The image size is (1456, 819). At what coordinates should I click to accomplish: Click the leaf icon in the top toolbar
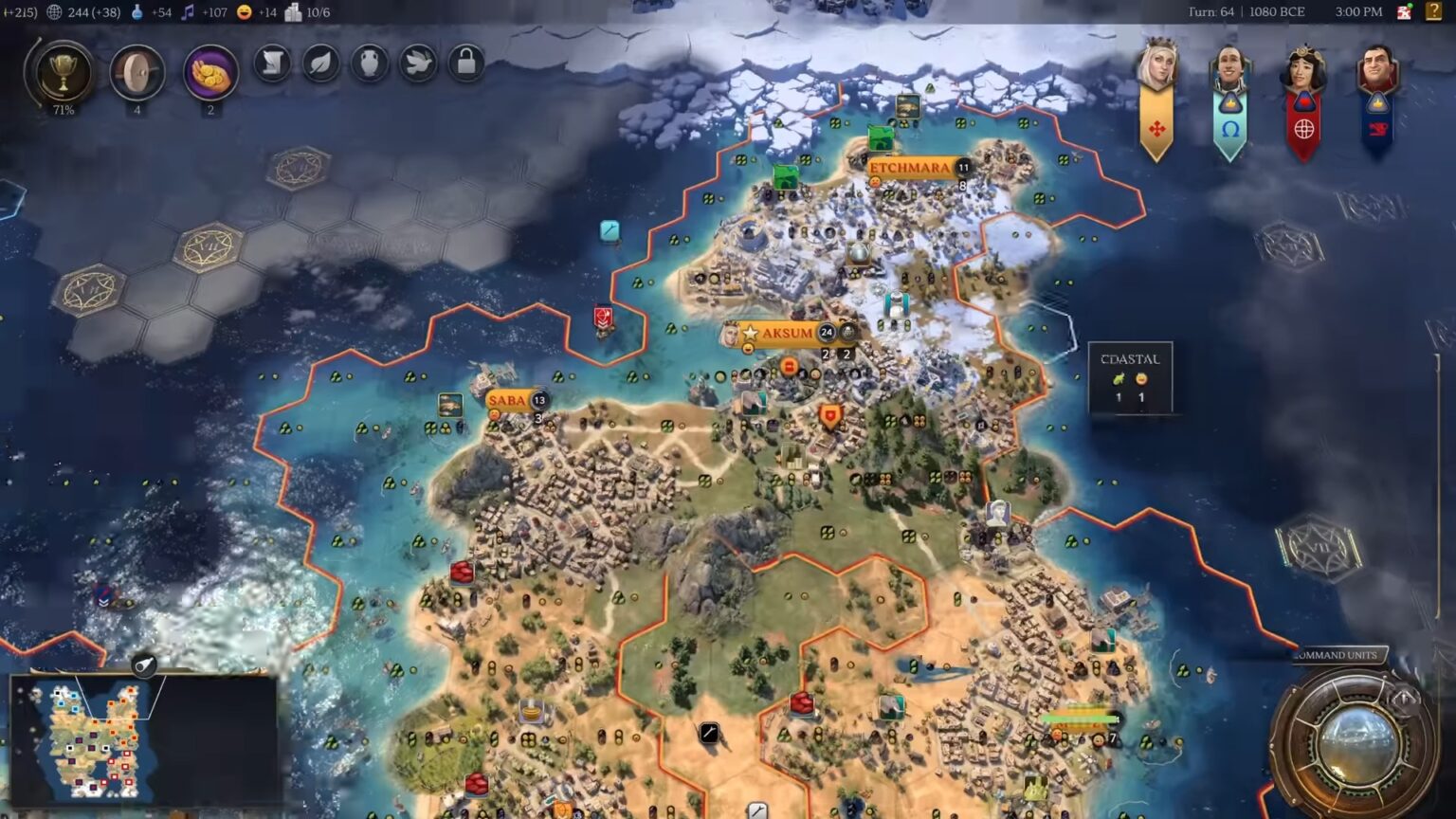click(322, 64)
